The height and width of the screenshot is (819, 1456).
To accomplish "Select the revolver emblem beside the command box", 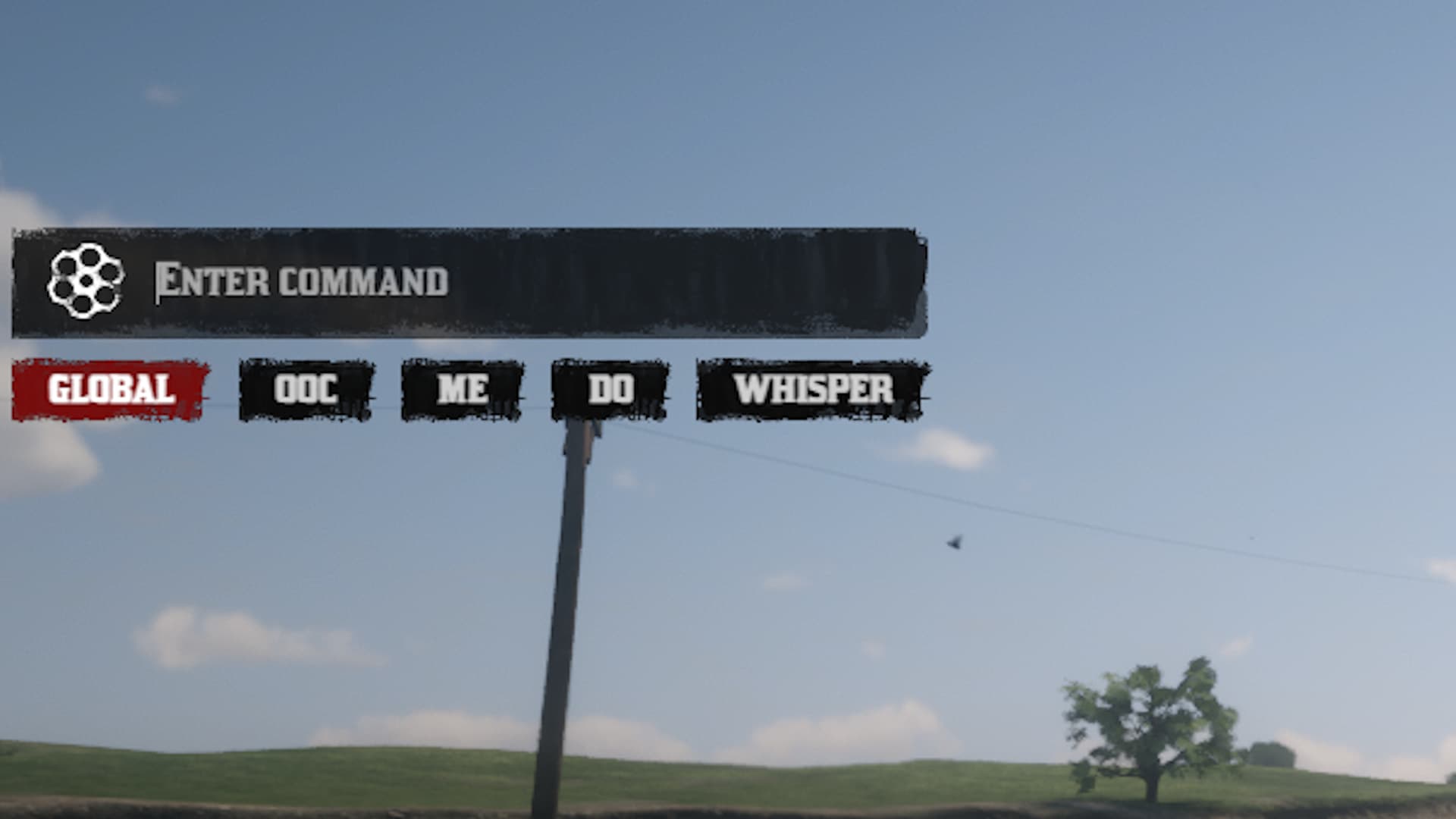I will tap(86, 282).
